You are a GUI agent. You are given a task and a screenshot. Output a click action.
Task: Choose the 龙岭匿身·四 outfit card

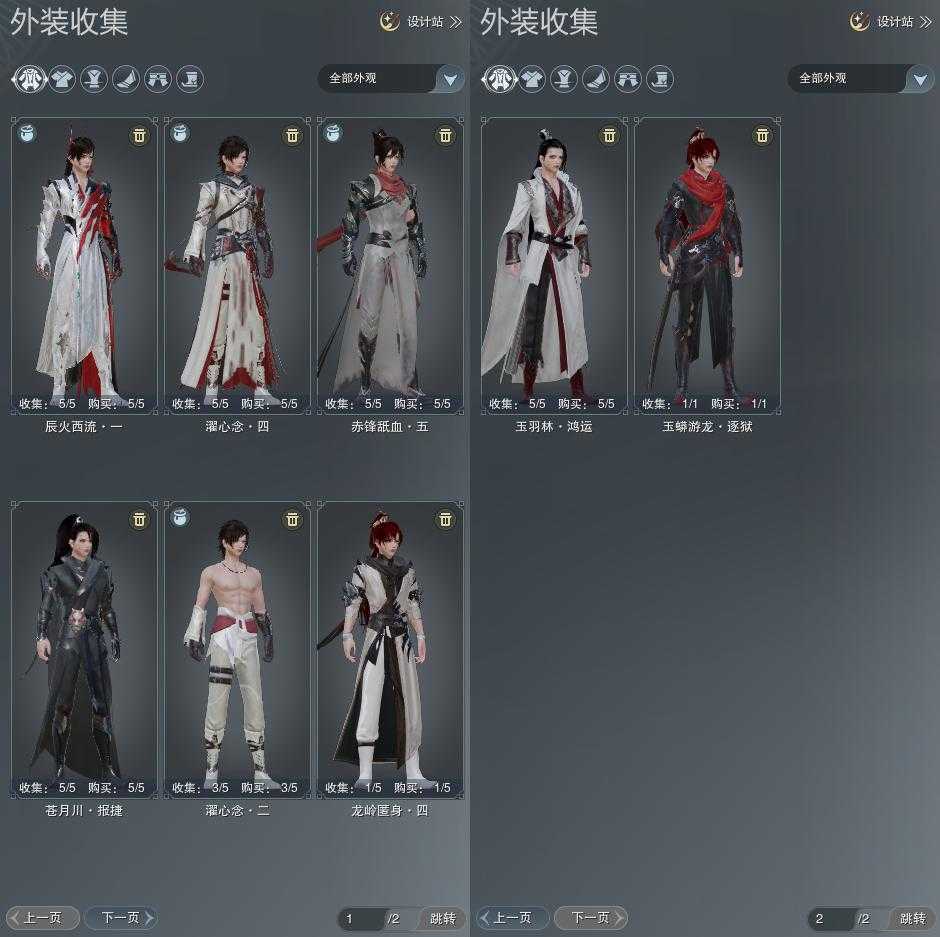[x=390, y=649]
